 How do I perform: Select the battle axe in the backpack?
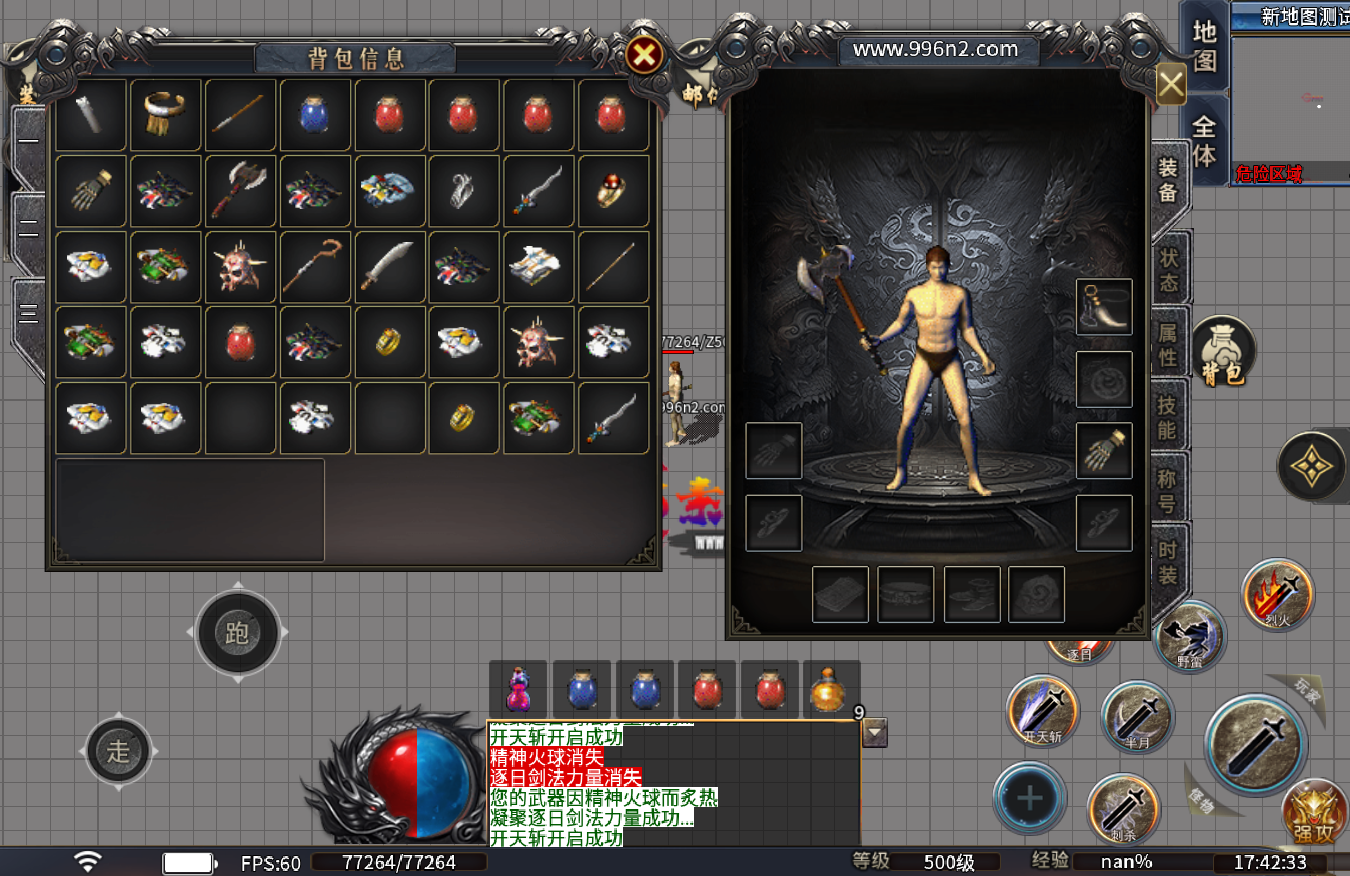coord(240,191)
